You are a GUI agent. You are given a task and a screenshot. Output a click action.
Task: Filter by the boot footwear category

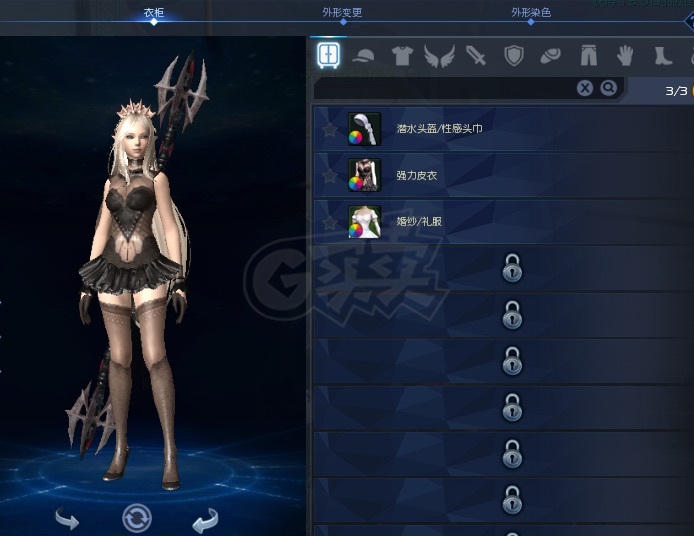tap(662, 55)
